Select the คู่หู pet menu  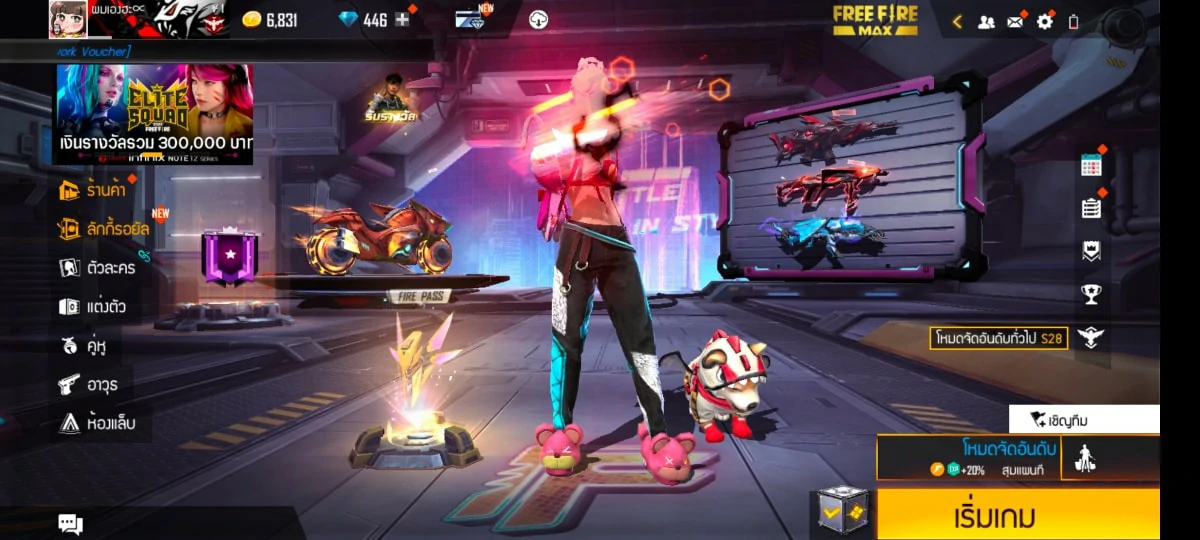coord(83,346)
